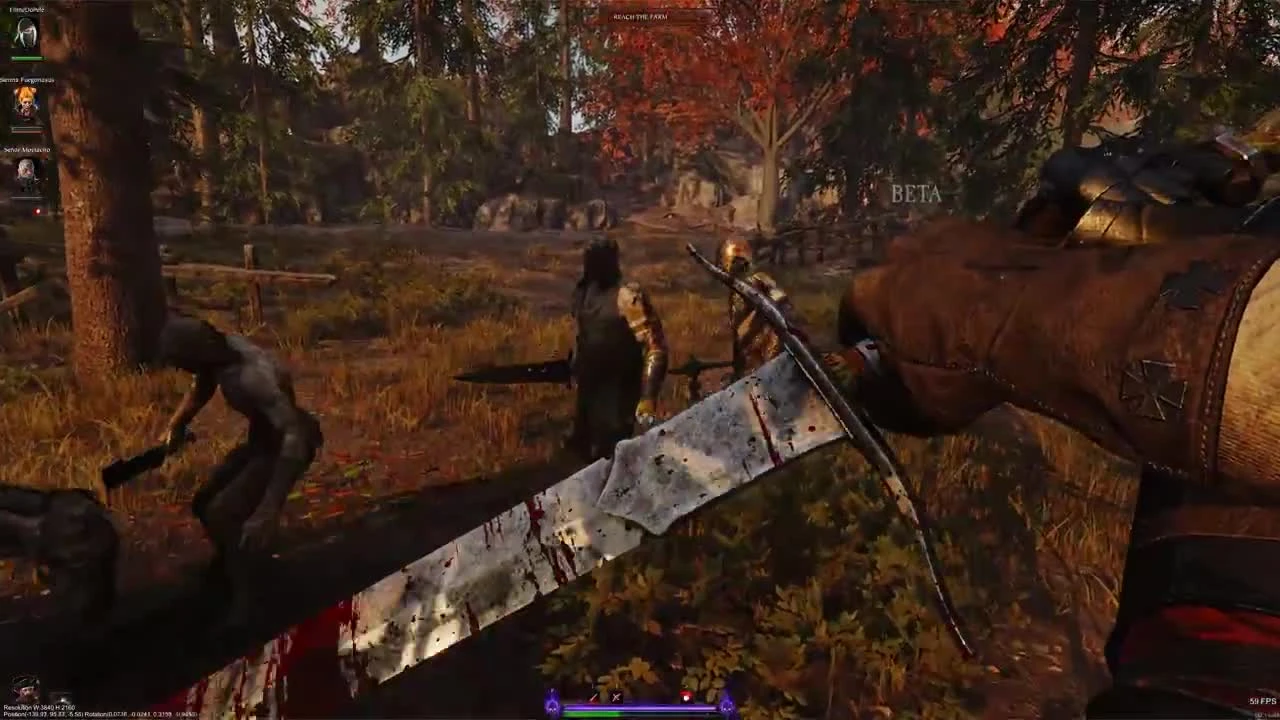Select Ellin/Doffer's character portrait
This screenshot has width=1280, height=720.
(x=27, y=32)
